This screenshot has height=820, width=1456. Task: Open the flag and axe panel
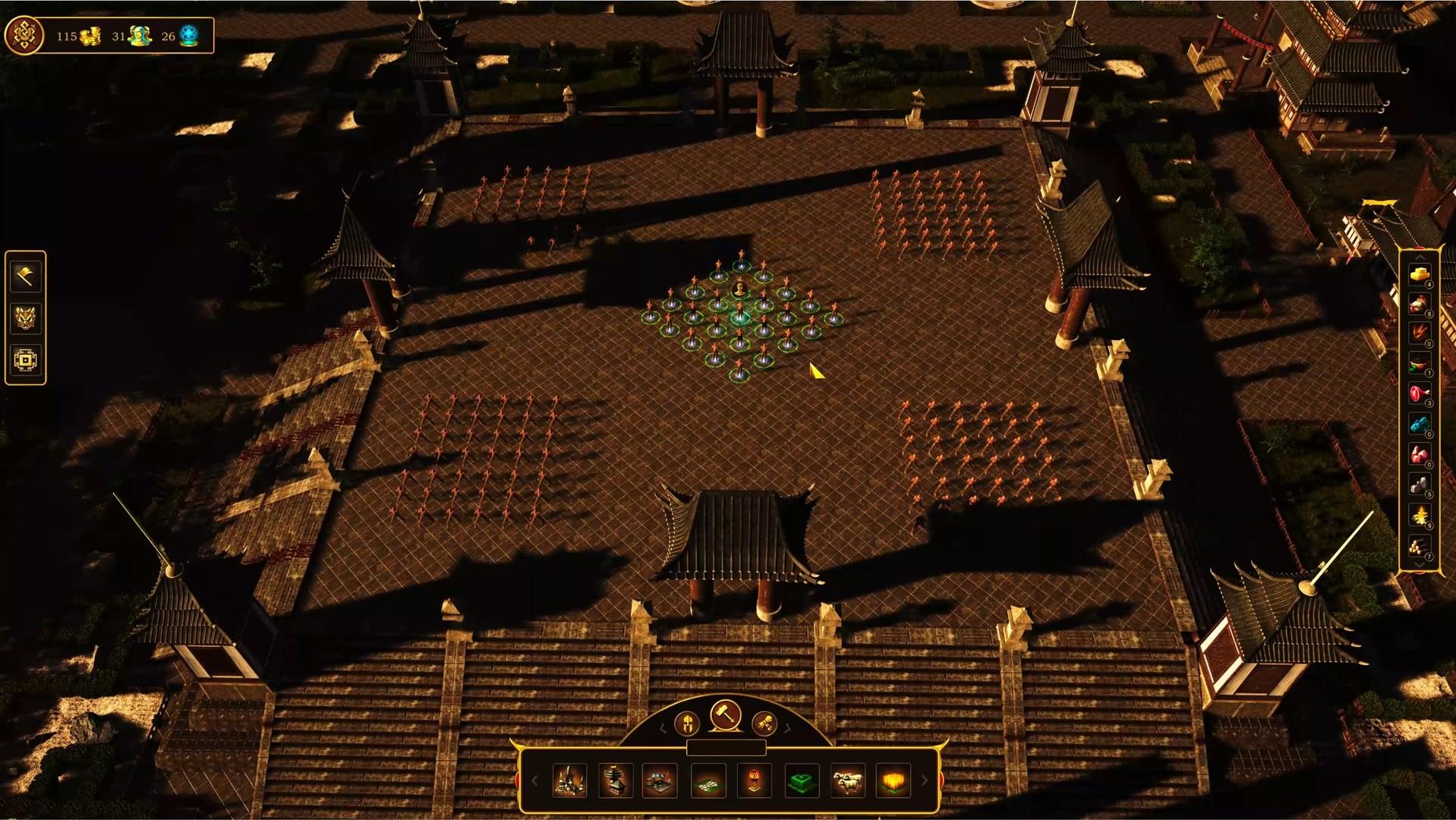pos(25,276)
